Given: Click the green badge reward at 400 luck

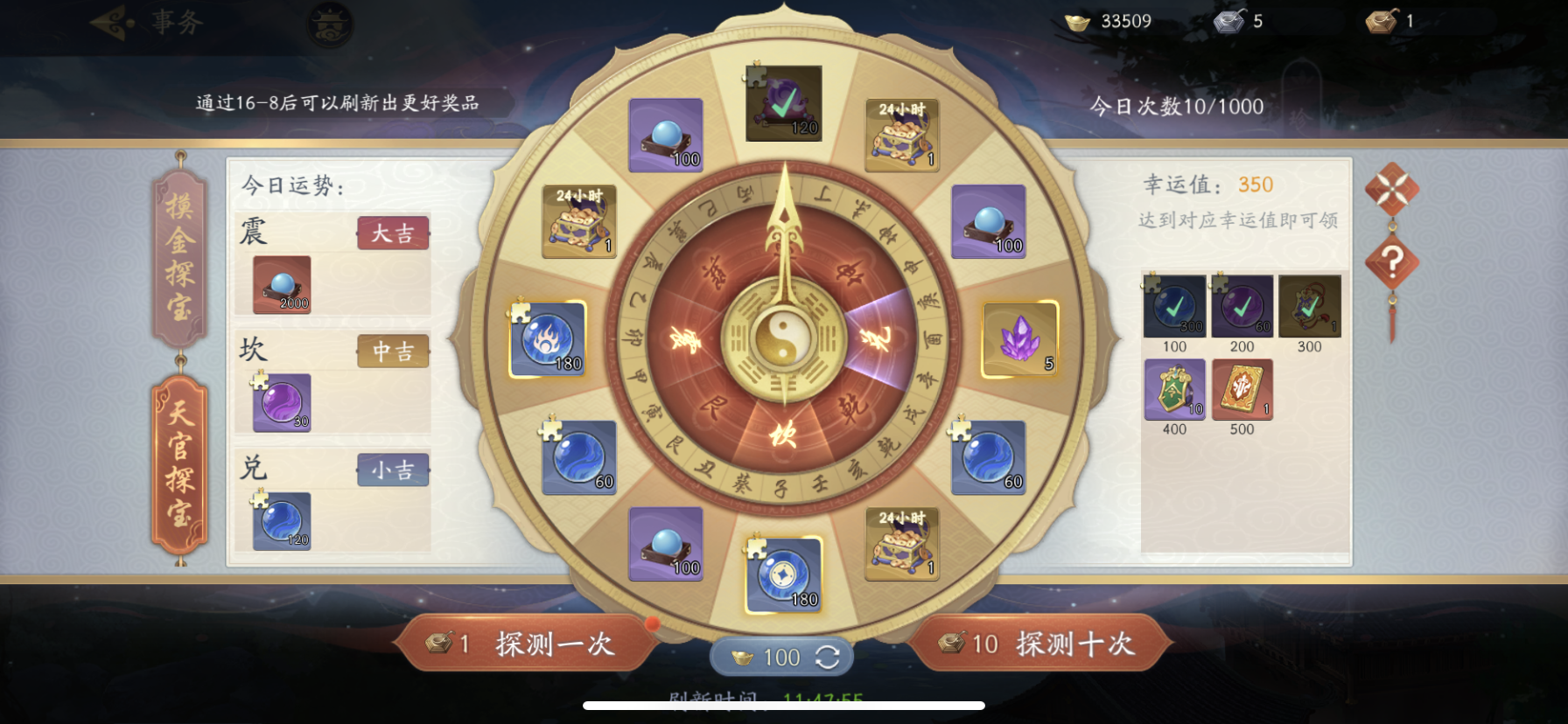Looking at the screenshot, I should point(1172,390).
